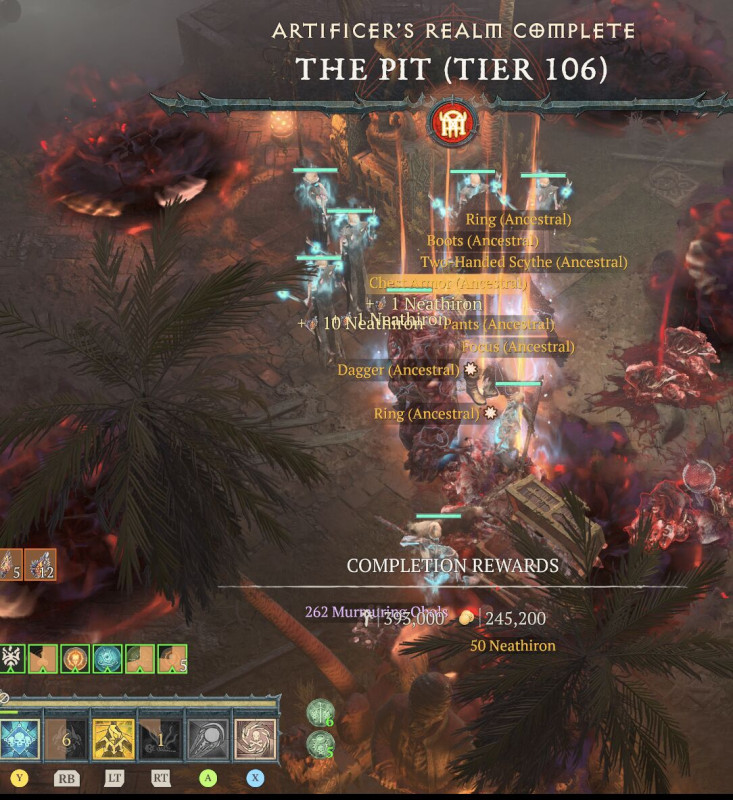Cast the pink swirling skull skill

(255, 739)
